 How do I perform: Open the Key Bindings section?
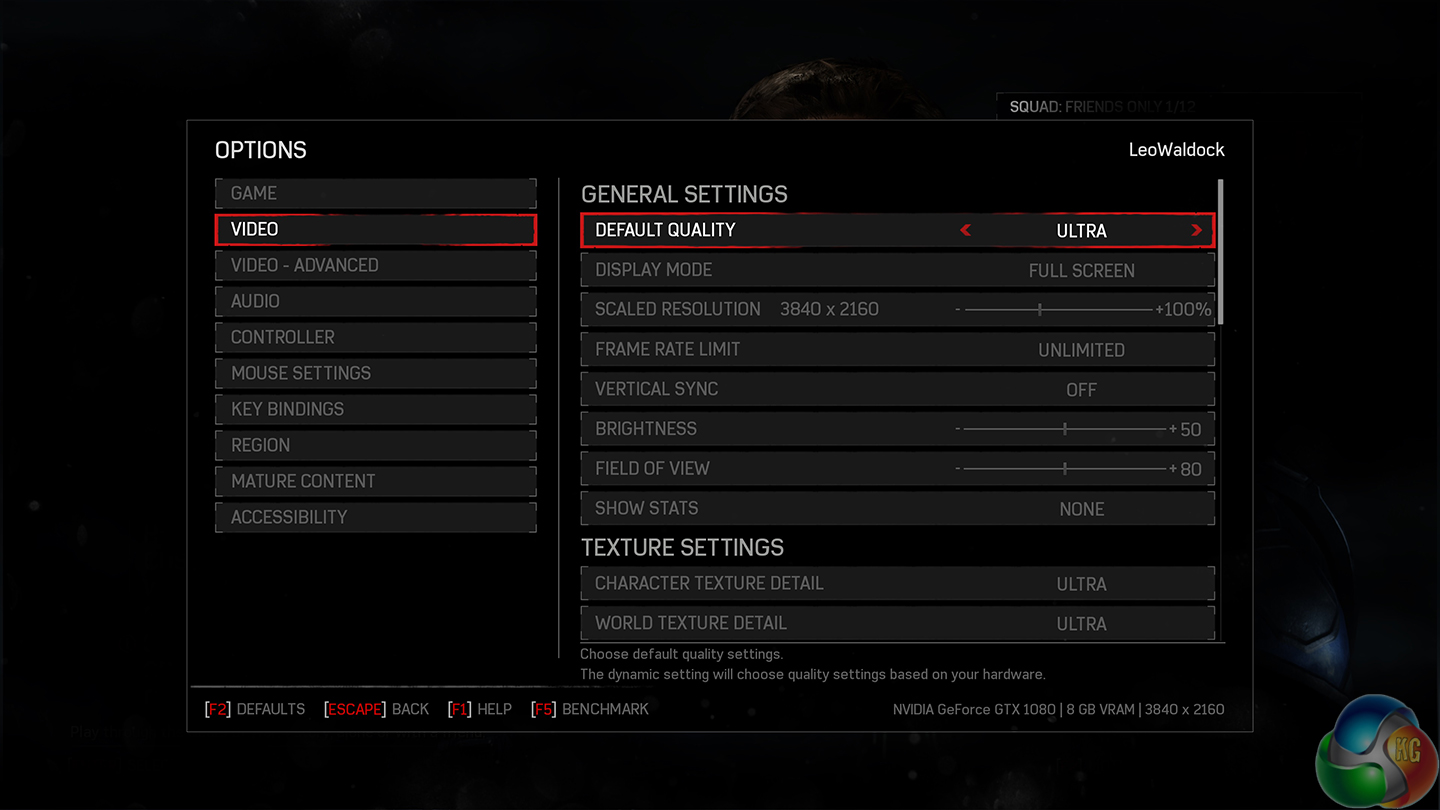tap(375, 409)
